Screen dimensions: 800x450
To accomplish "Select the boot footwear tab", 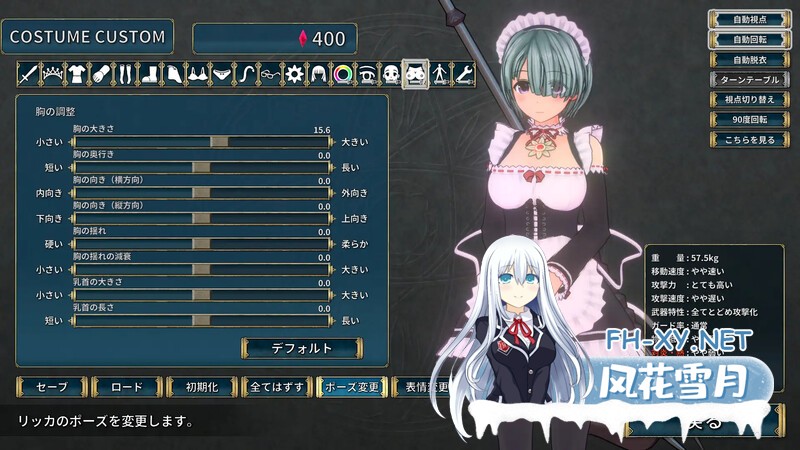I will (148, 73).
